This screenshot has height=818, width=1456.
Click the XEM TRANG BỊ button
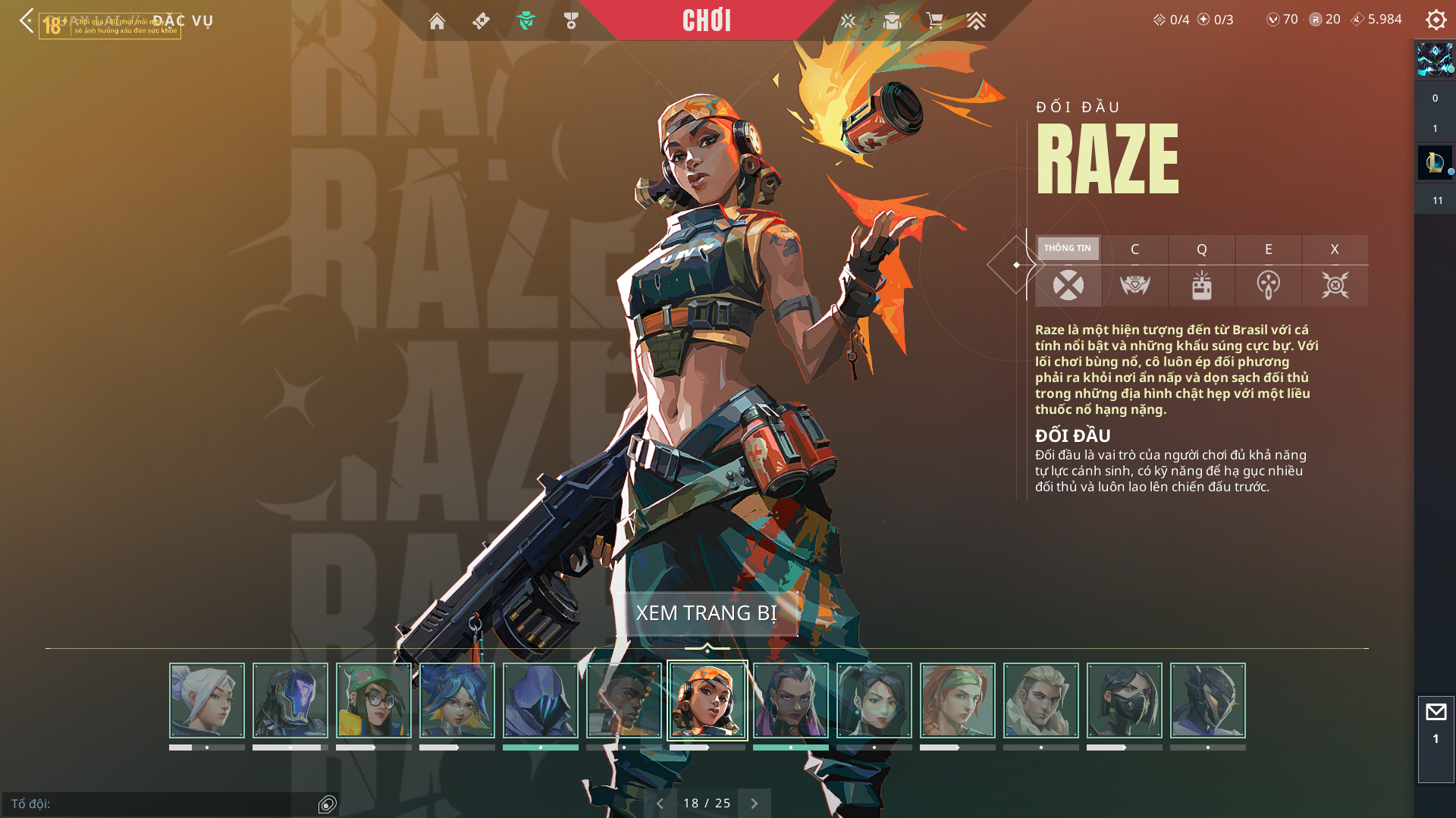tap(706, 613)
